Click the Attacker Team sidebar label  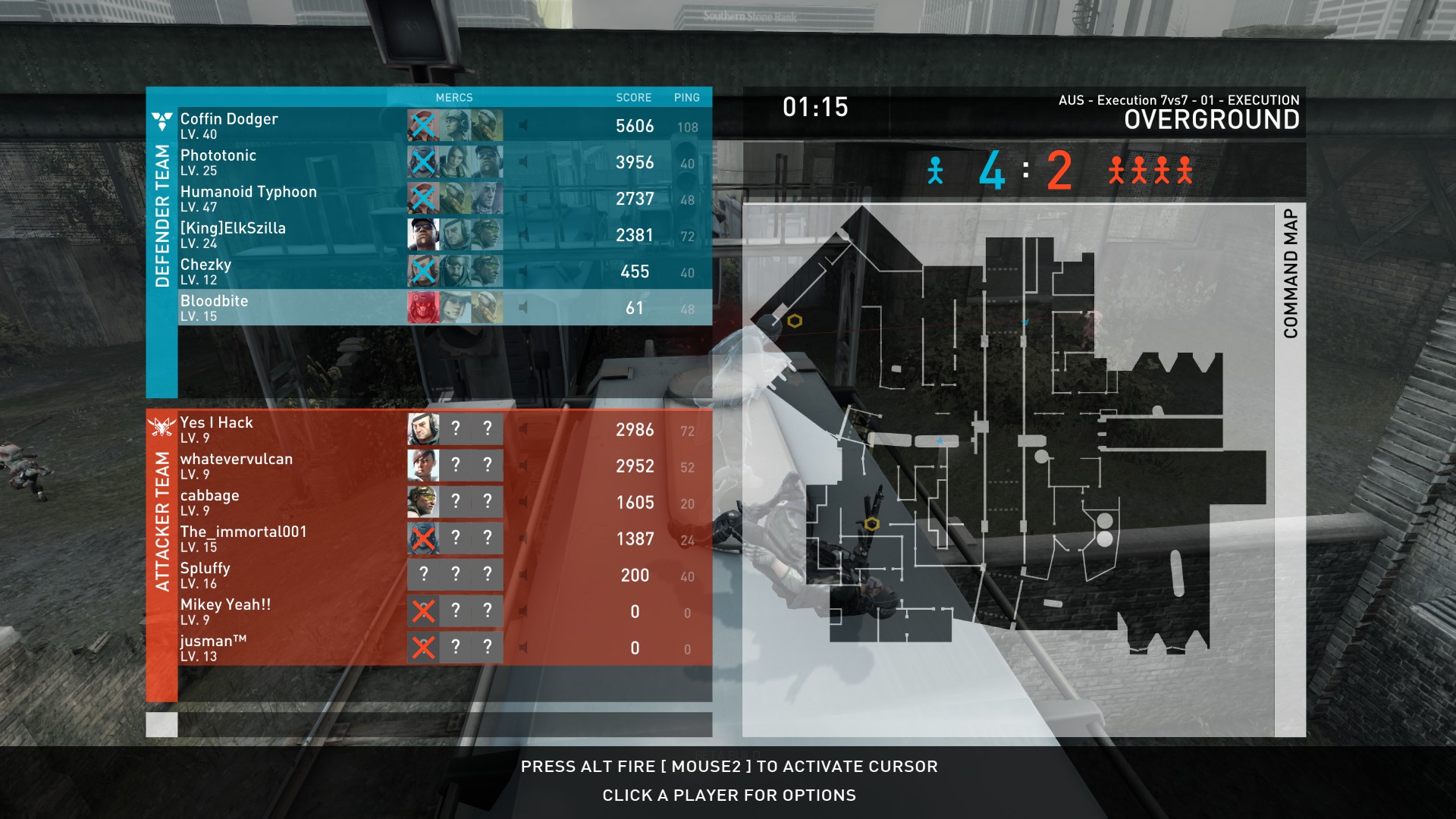pos(162,522)
